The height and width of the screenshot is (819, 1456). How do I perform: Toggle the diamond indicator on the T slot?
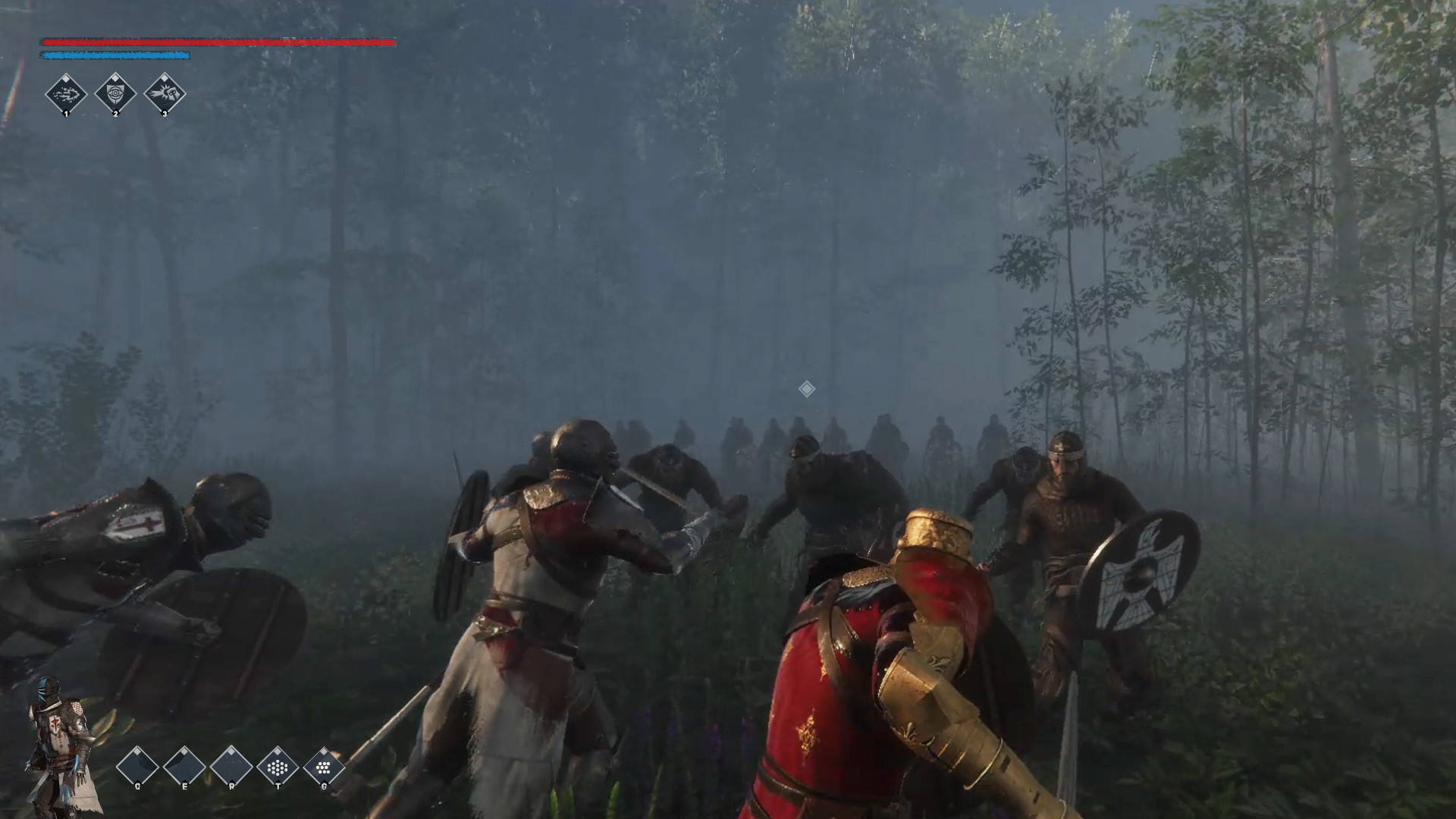point(278,751)
